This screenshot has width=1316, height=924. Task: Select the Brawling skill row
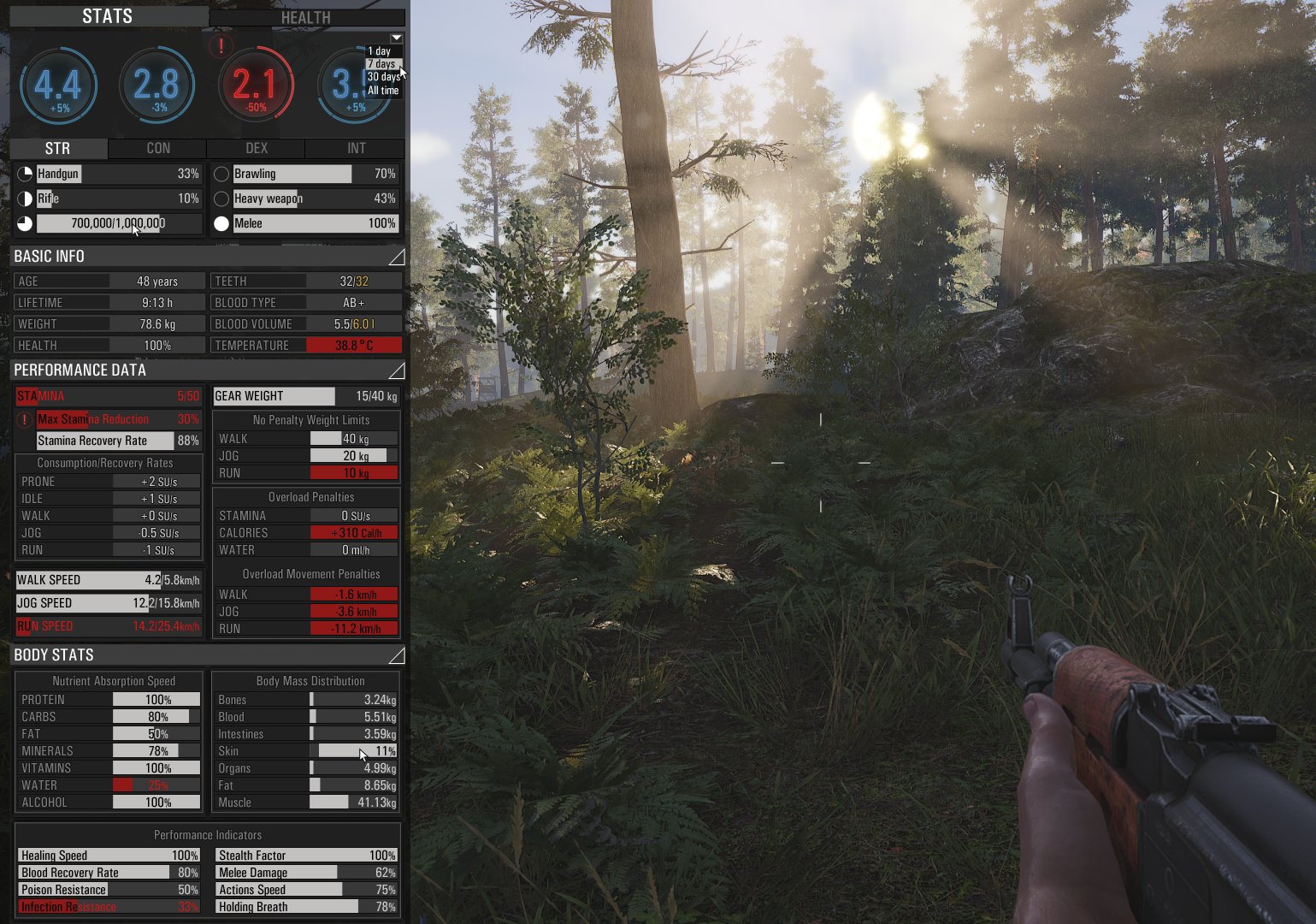point(314,174)
